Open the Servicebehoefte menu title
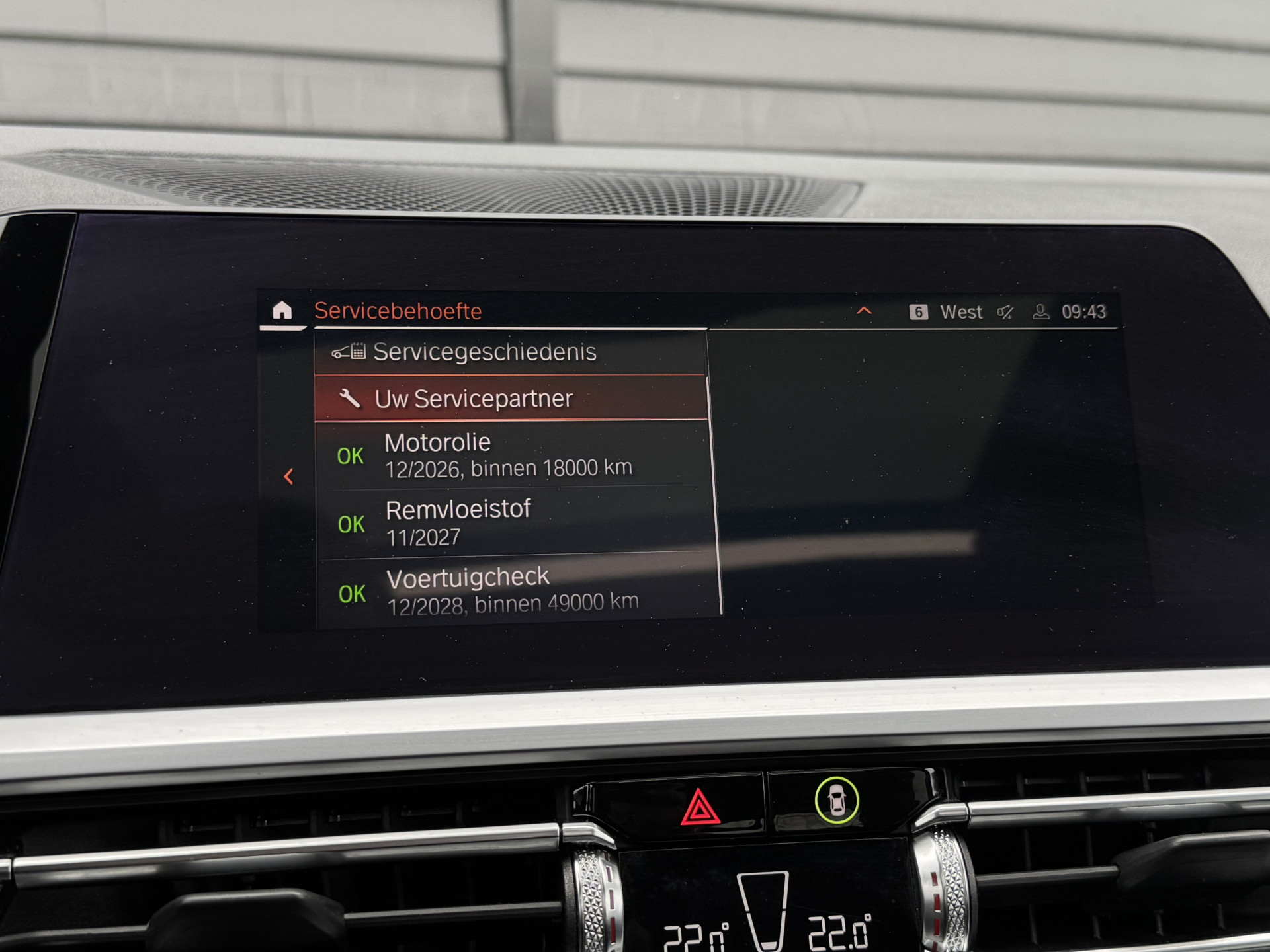The width and height of the screenshot is (1270, 952). [398, 311]
